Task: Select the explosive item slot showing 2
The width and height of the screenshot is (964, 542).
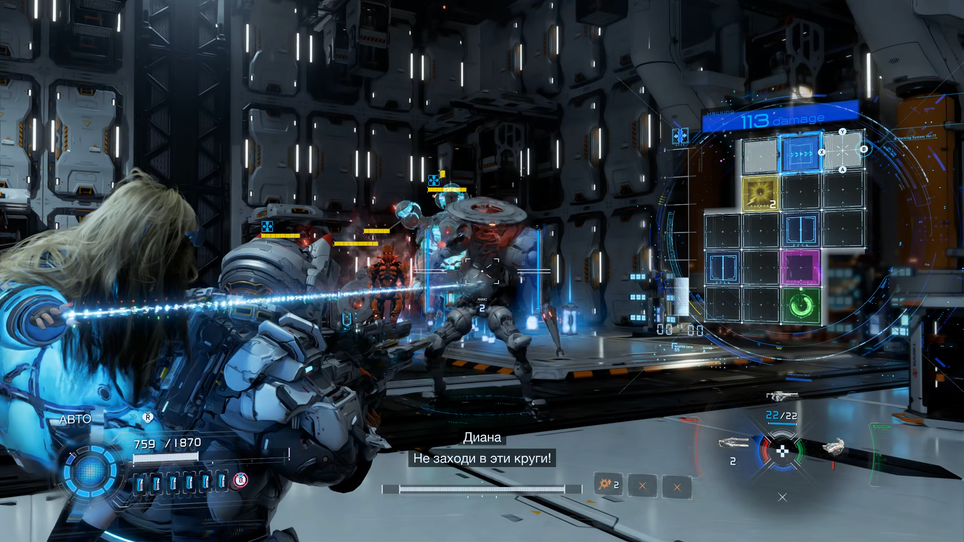Action: (x=608, y=486)
